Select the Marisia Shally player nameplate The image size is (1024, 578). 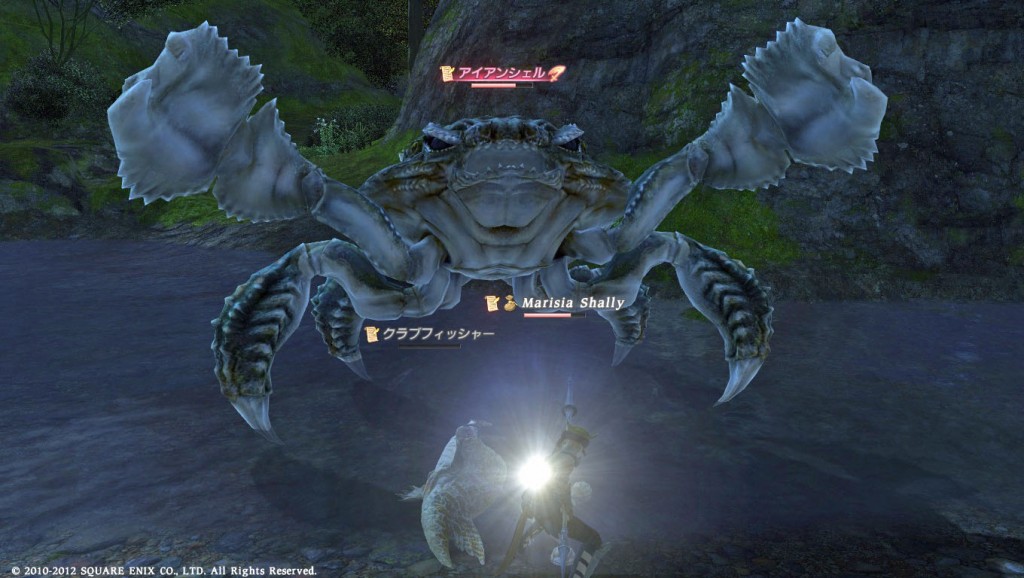(573, 304)
